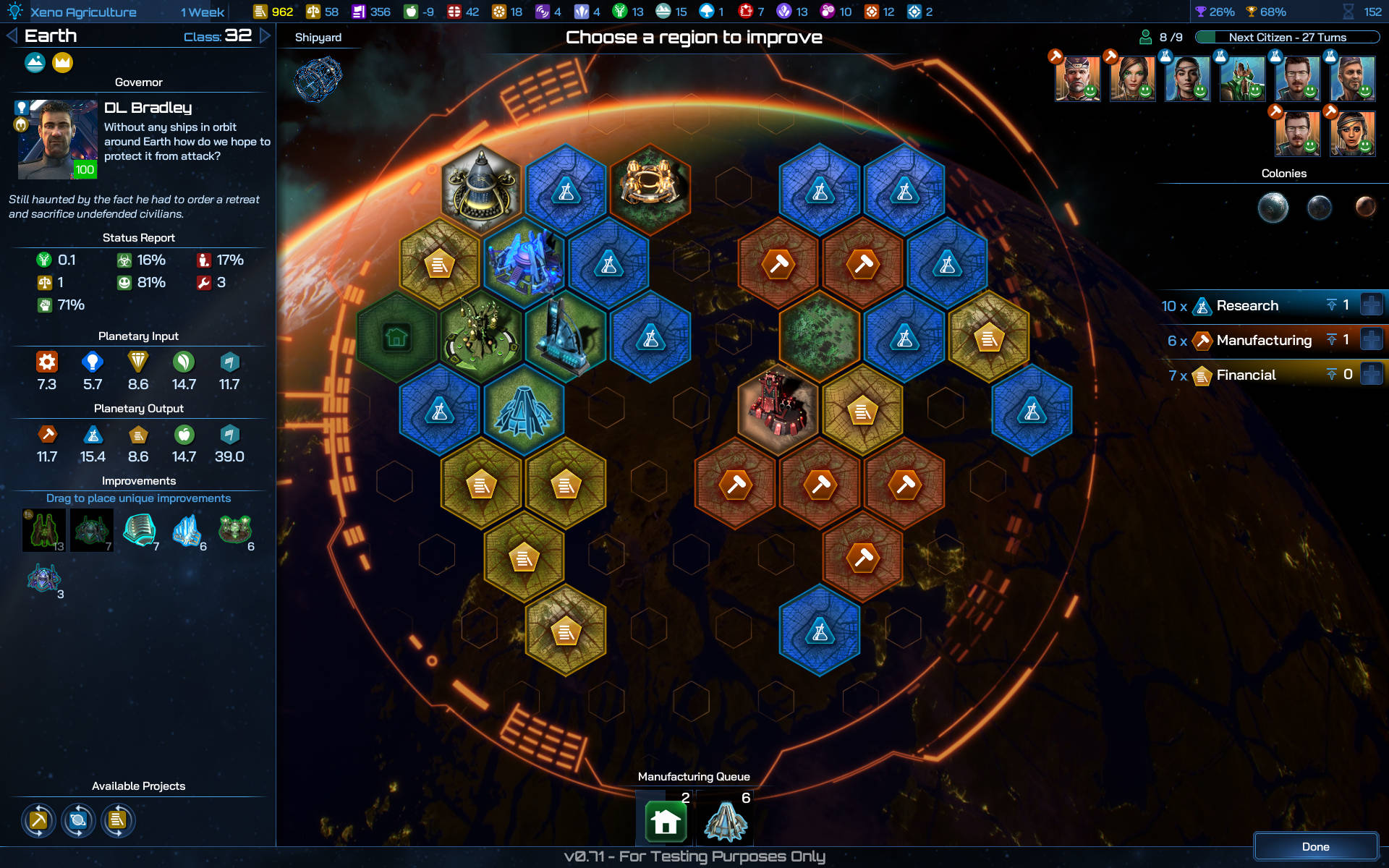The width and height of the screenshot is (1389, 868).
Task: Click the population icon next to 8/9
Action: pyautogui.click(x=1144, y=36)
